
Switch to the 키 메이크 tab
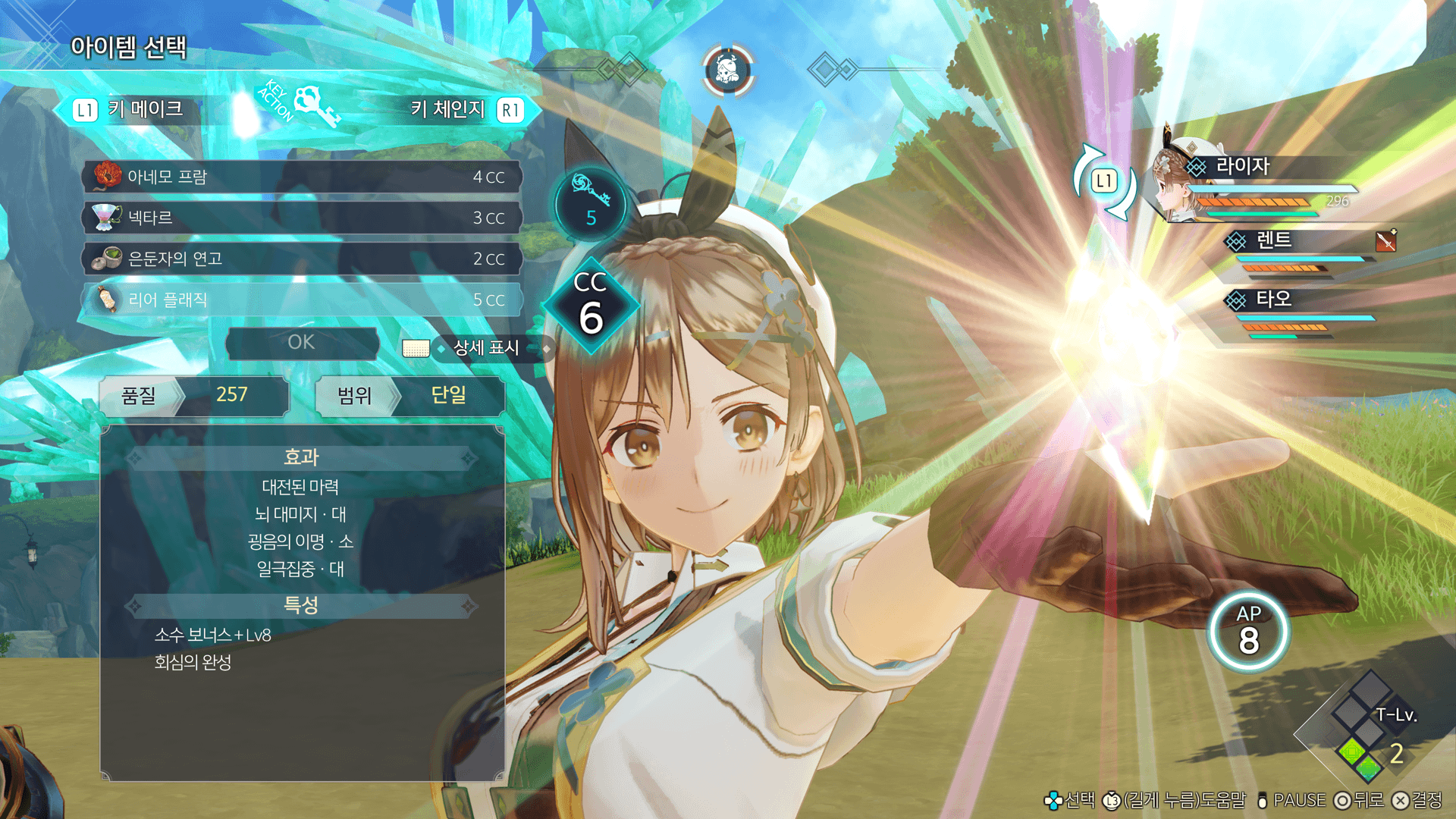coord(130,110)
